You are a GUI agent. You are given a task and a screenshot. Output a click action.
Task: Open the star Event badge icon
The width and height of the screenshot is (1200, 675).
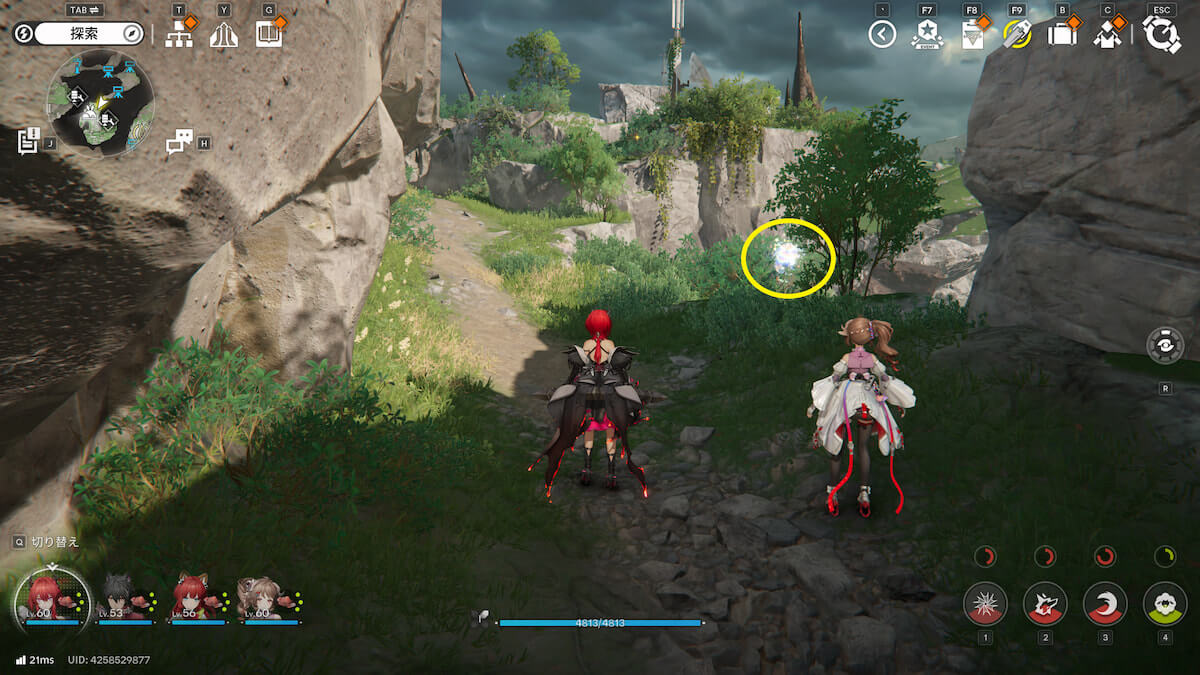tap(927, 35)
